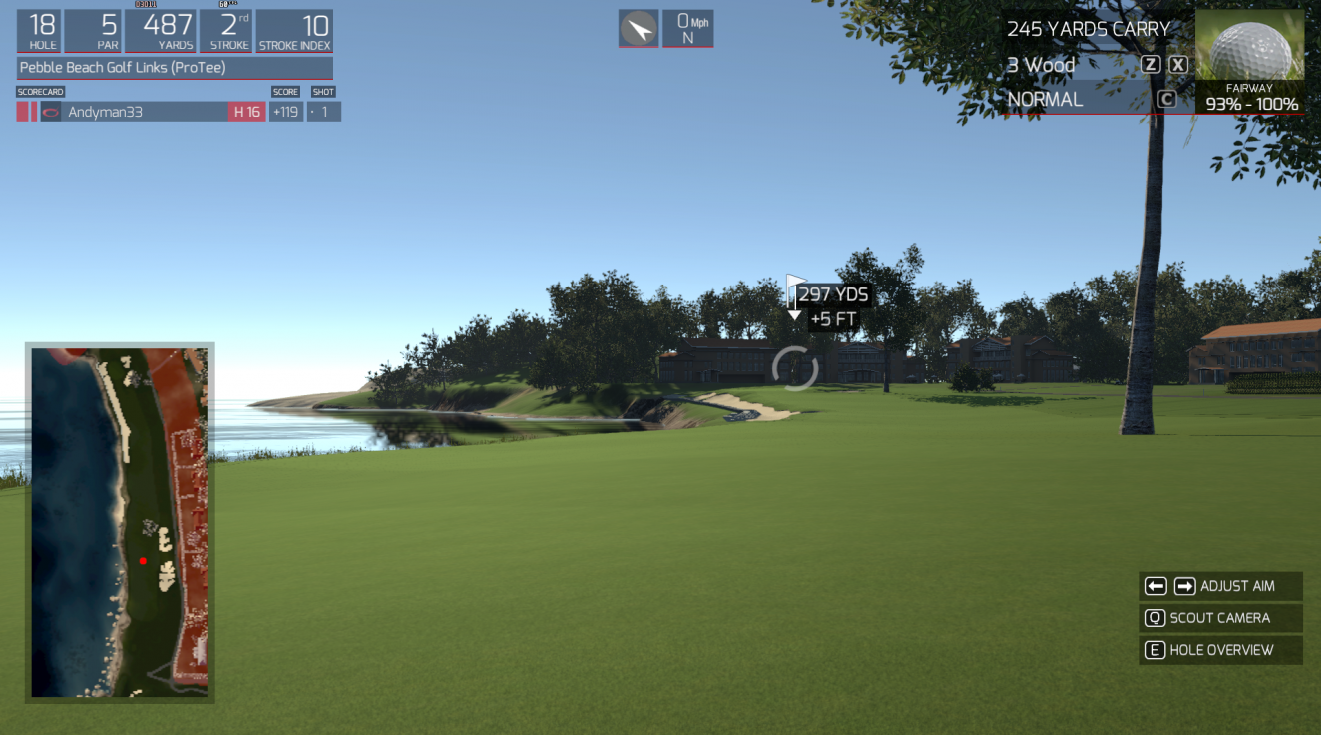The image size is (1321, 735).
Task: Change the NORMAL shot type
Action: [x=1045, y=99]
